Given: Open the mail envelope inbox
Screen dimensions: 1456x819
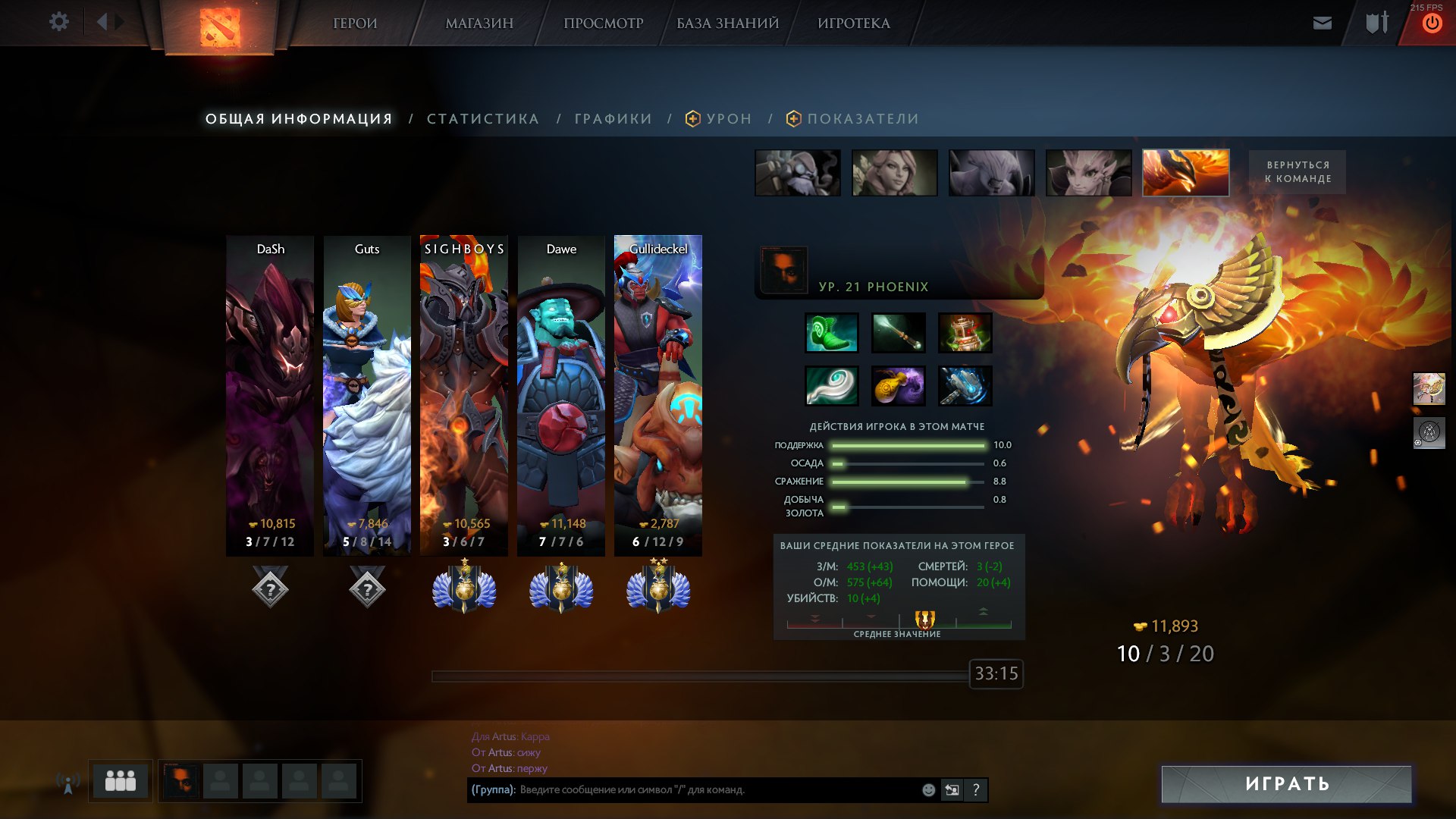Looking at the screenshot, I should click(x=1322, y=23).
